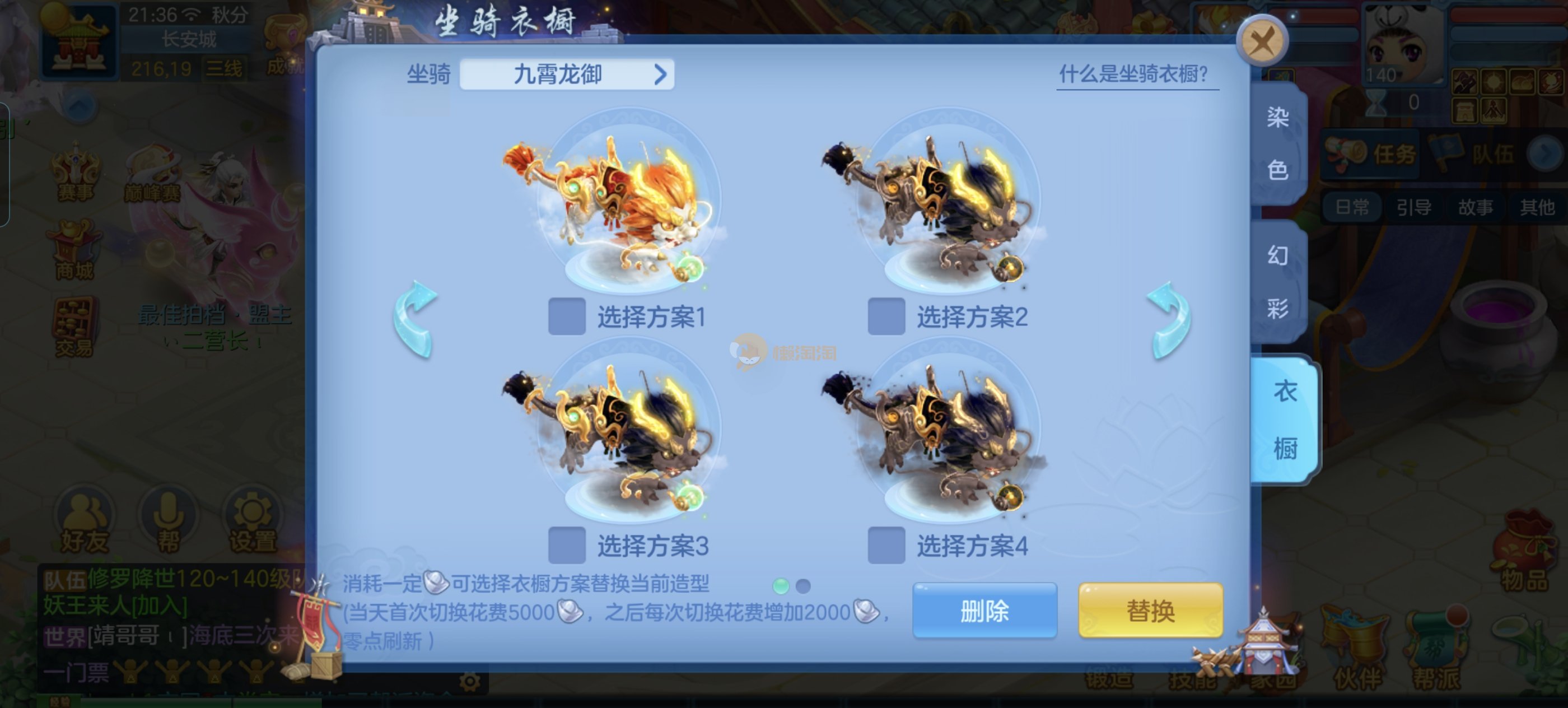Go to the next wardrobe page arrow
This screenshot has width=1568, height=708.
(x=1169, y=320)
